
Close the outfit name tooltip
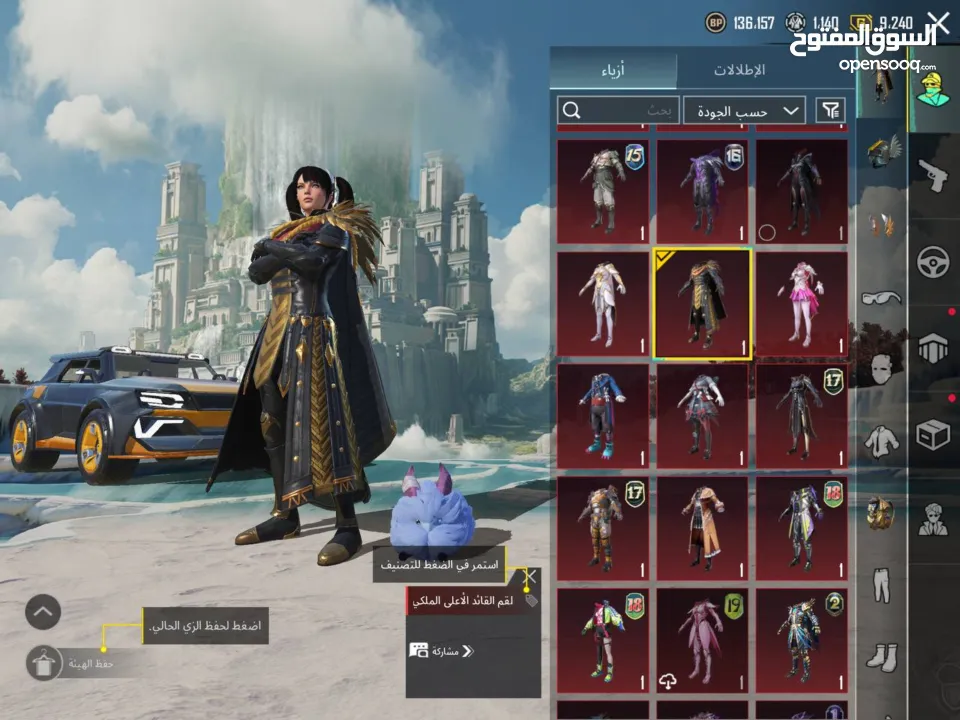(x=531, y=577)
